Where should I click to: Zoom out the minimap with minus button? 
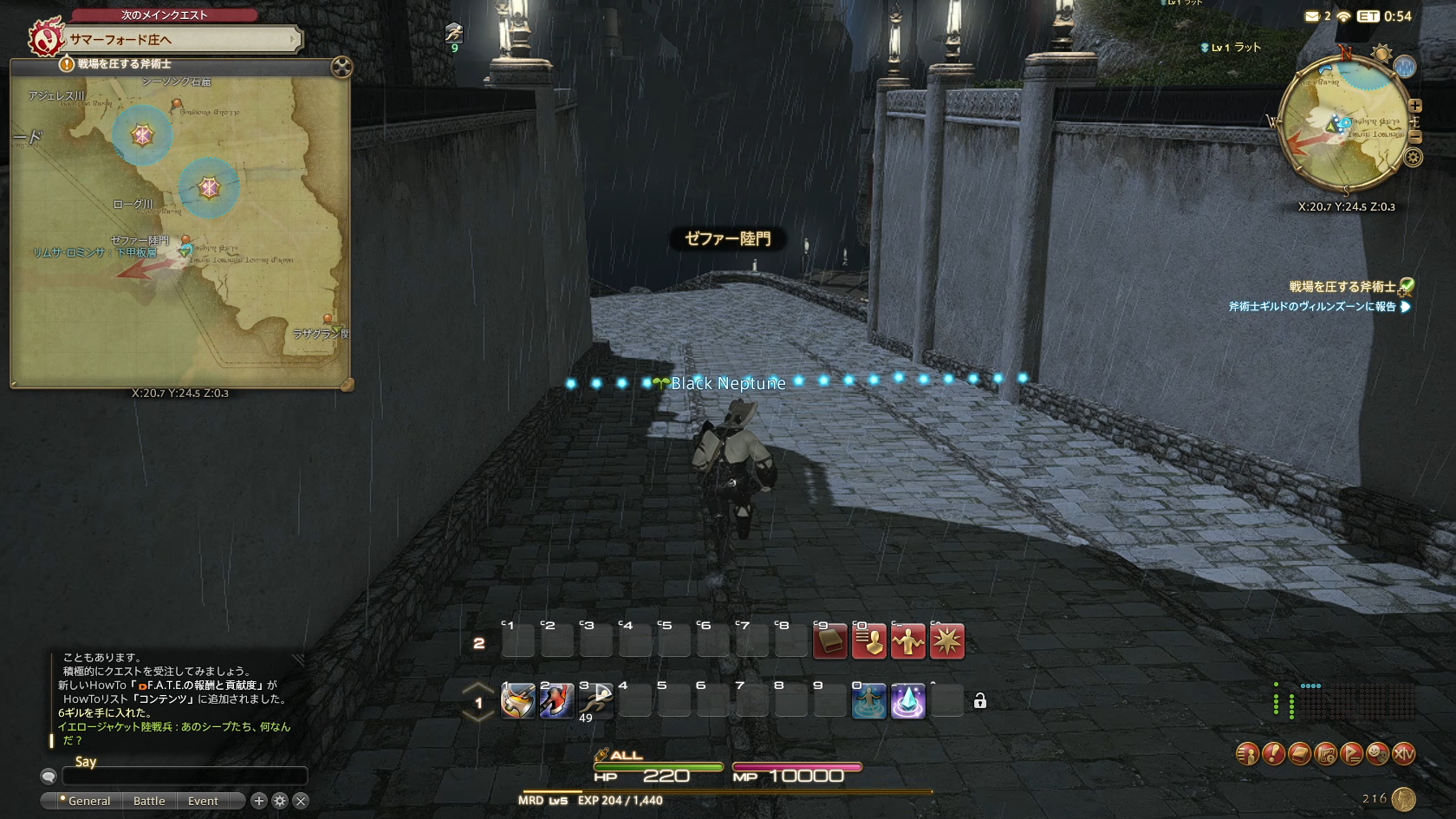[1415, 137]
